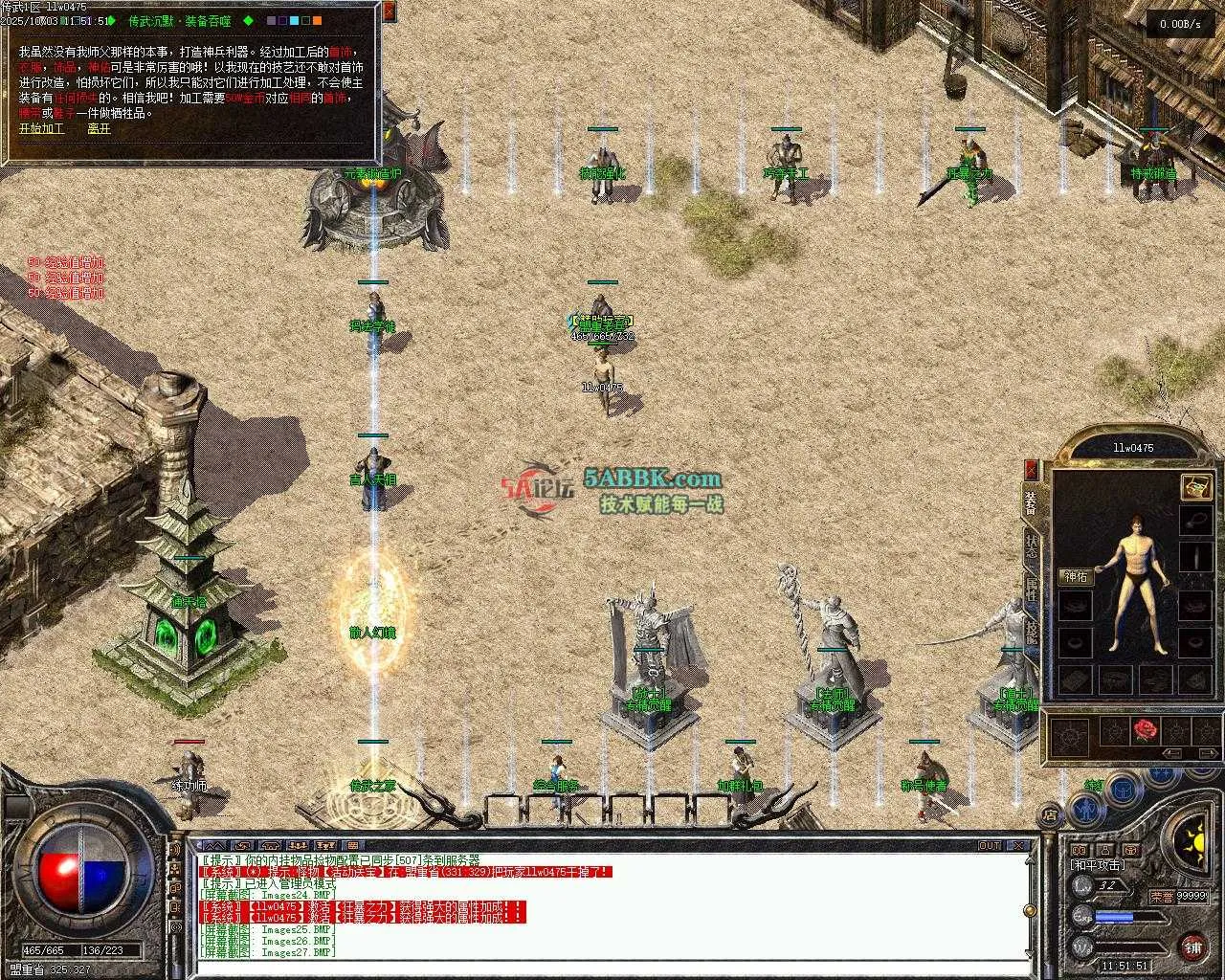This screenshot has width=1225, height=980.
Task: Close the chat log window
Action: (x=1020, y=845)
